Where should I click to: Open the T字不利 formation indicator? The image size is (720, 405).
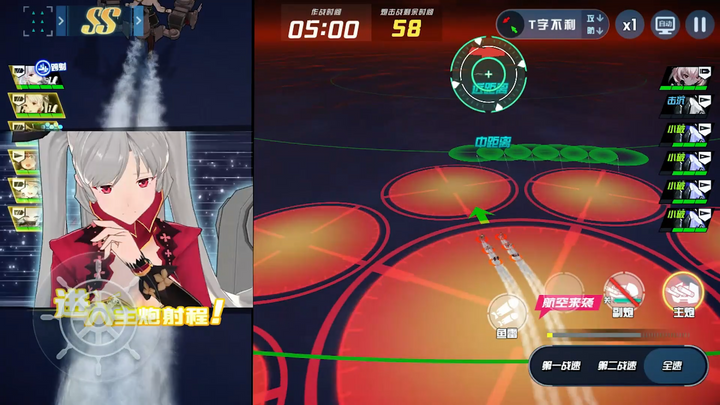(550, 23)
